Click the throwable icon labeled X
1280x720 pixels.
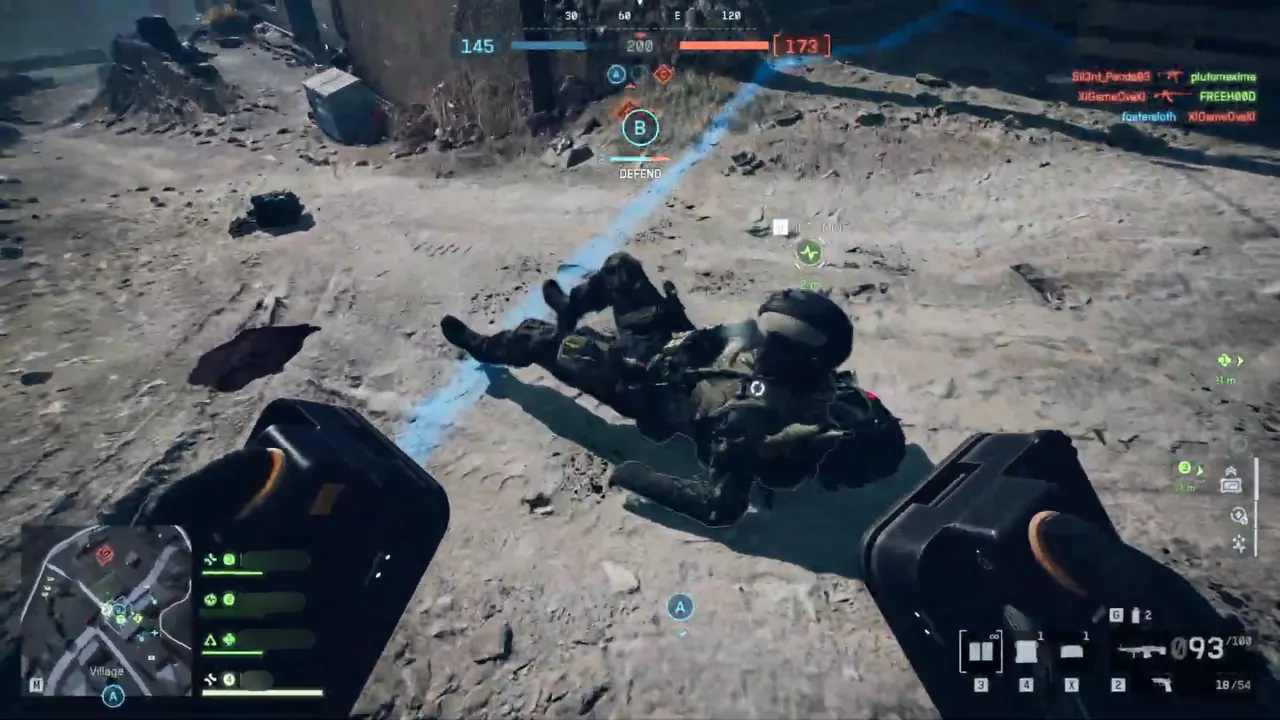(x=1072, y=650)
